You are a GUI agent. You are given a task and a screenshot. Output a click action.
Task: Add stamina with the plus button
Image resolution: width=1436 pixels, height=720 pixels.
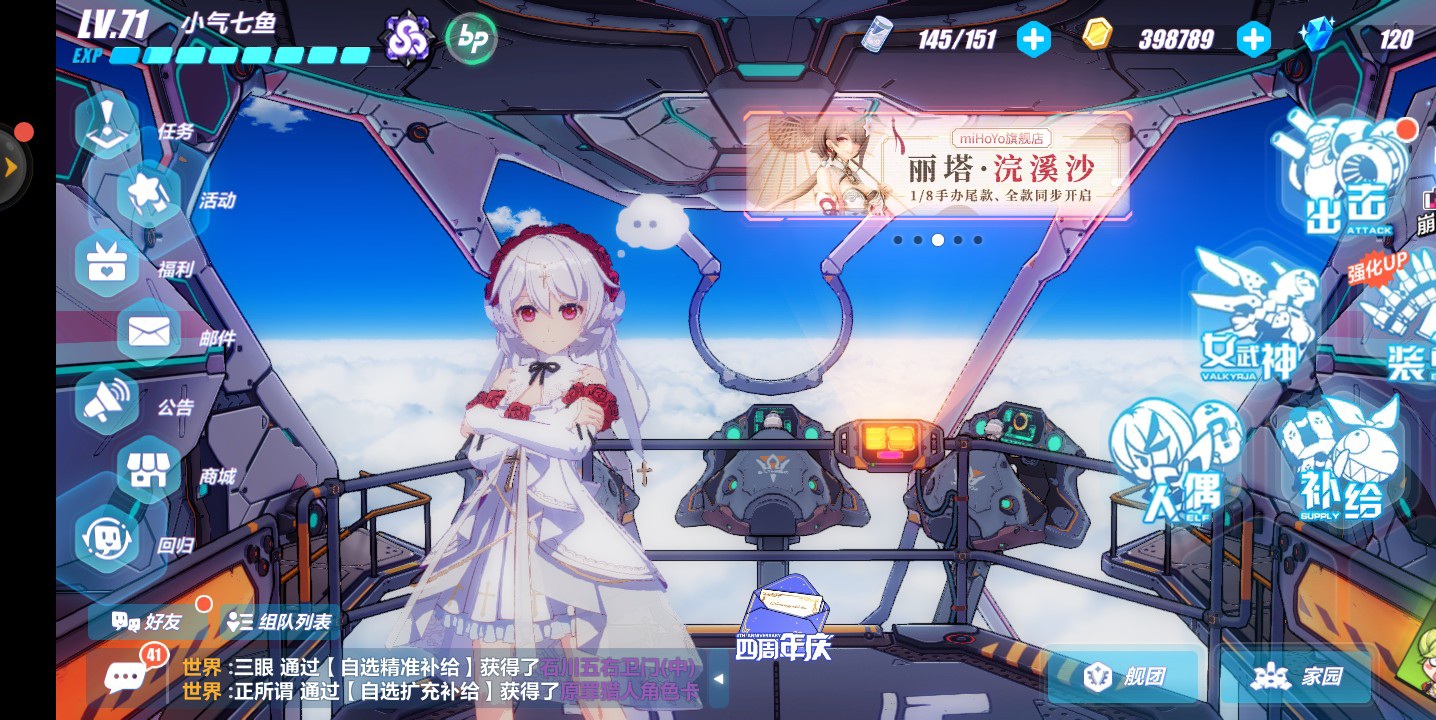[x=1034, y=39]
